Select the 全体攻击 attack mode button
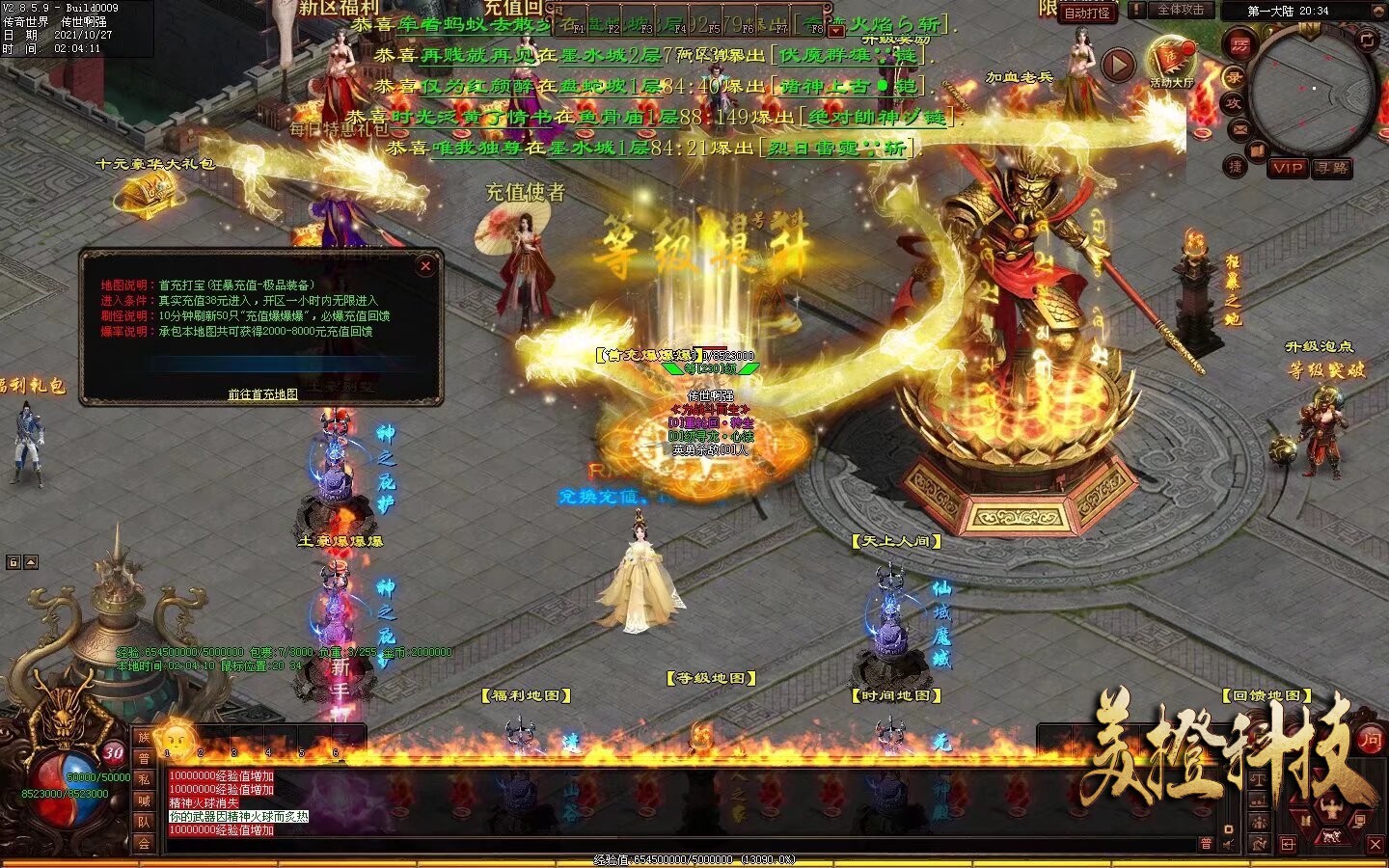Image resolution: width=1389 pixels, height=868 pixels. tap(1180, 10)
